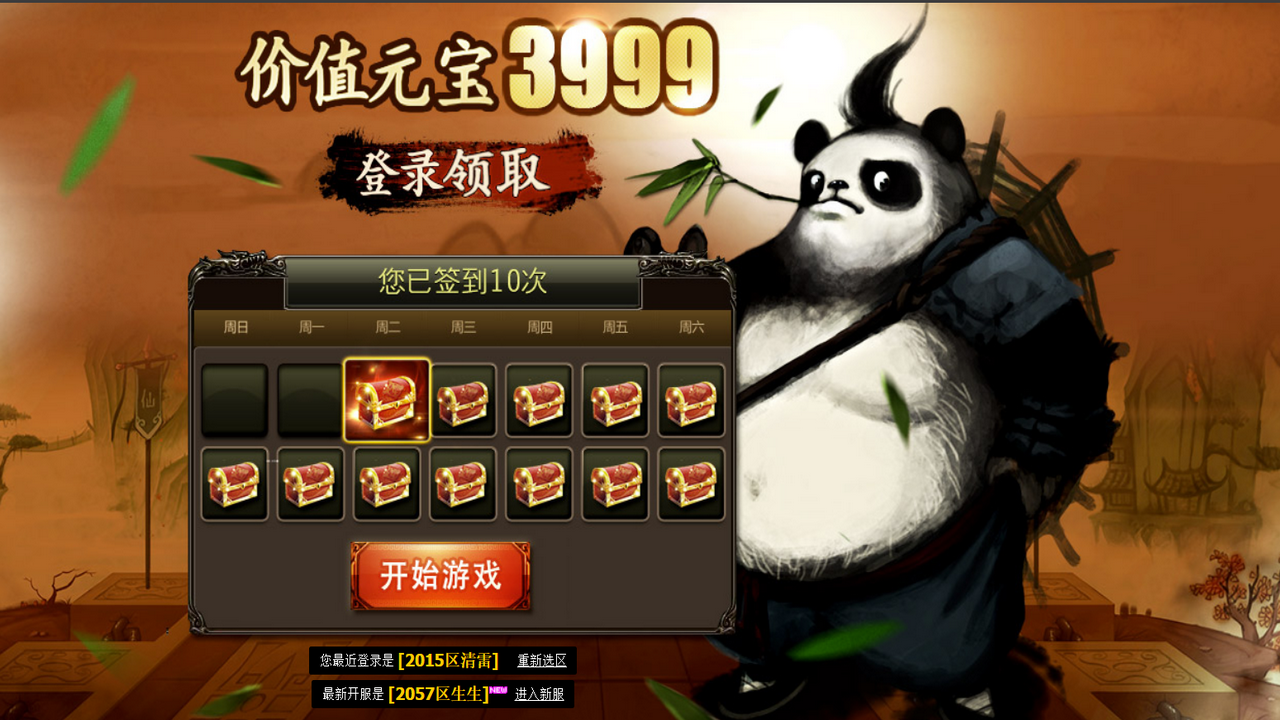Open the first chest in the bottom row
Image resolution: width=1280 pixels, height=720 pixels.
point(235,486)
